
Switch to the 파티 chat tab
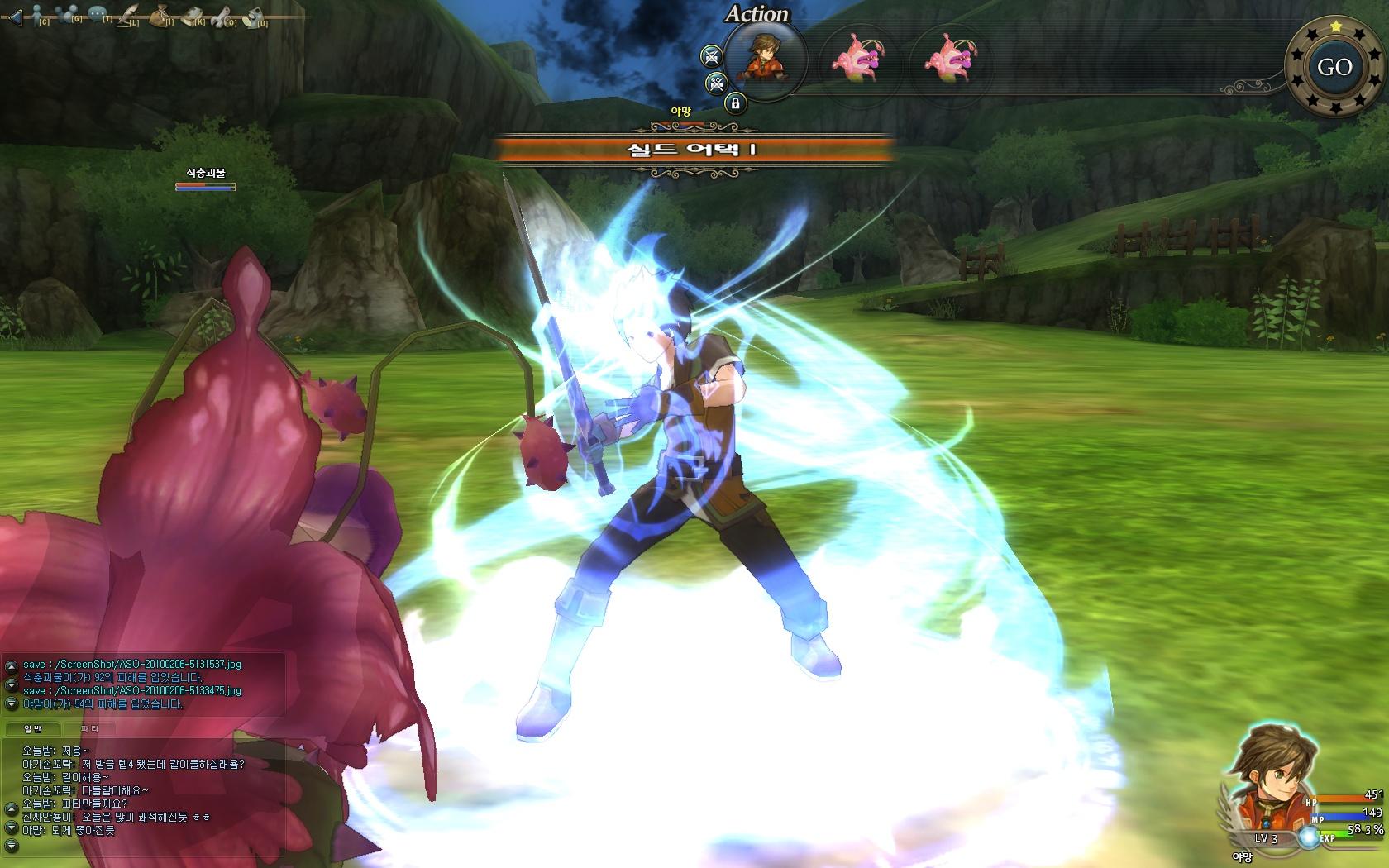point(90,728)
